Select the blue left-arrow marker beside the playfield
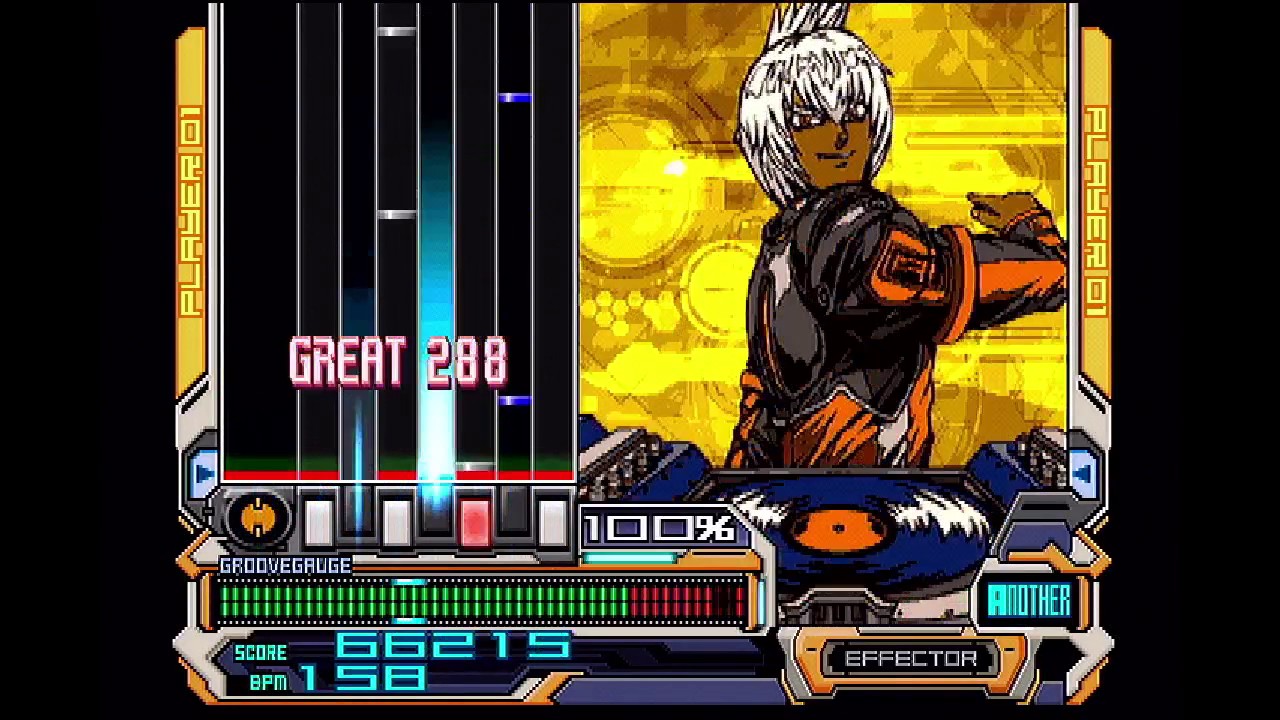The width and height of the screenshot is (1280, 720). (205, 472)
